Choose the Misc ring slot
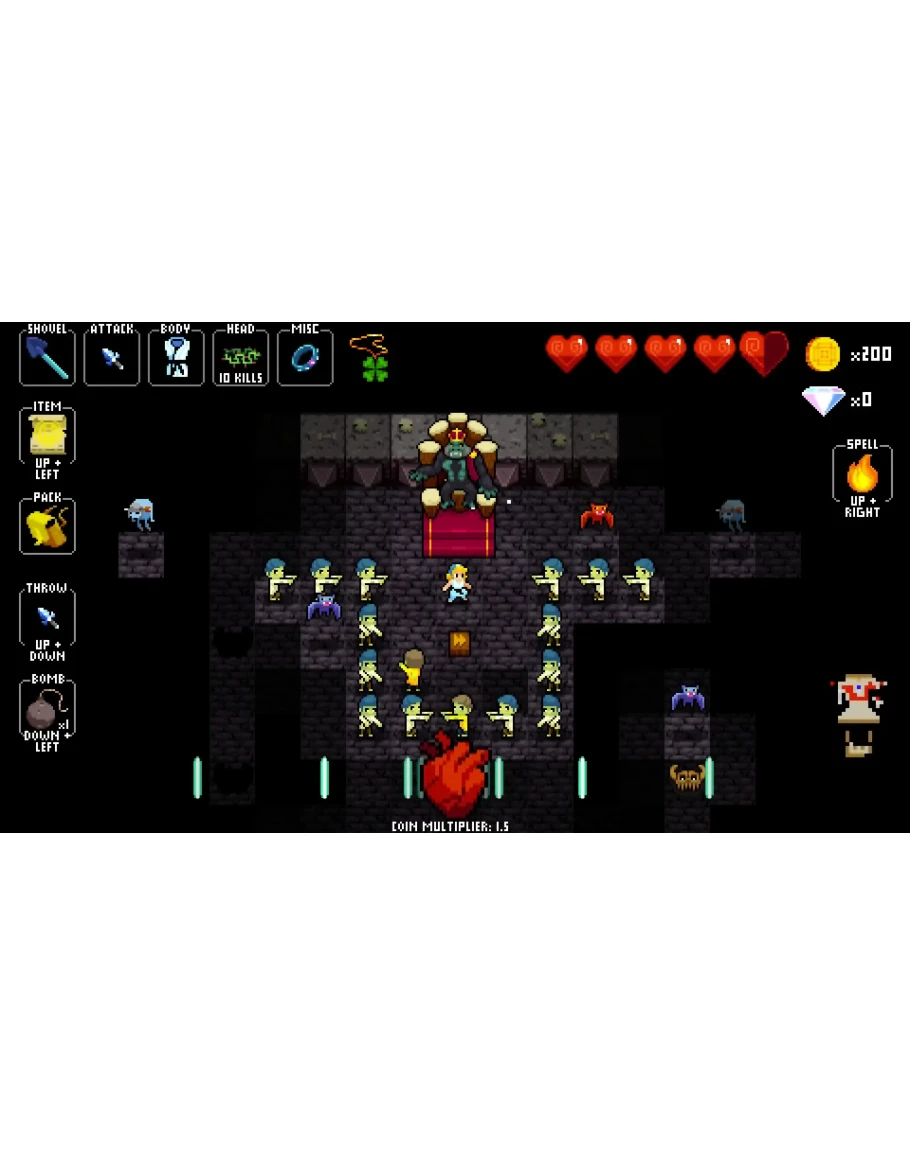Viewport: 910px width, 1155px height. [305, 357]
